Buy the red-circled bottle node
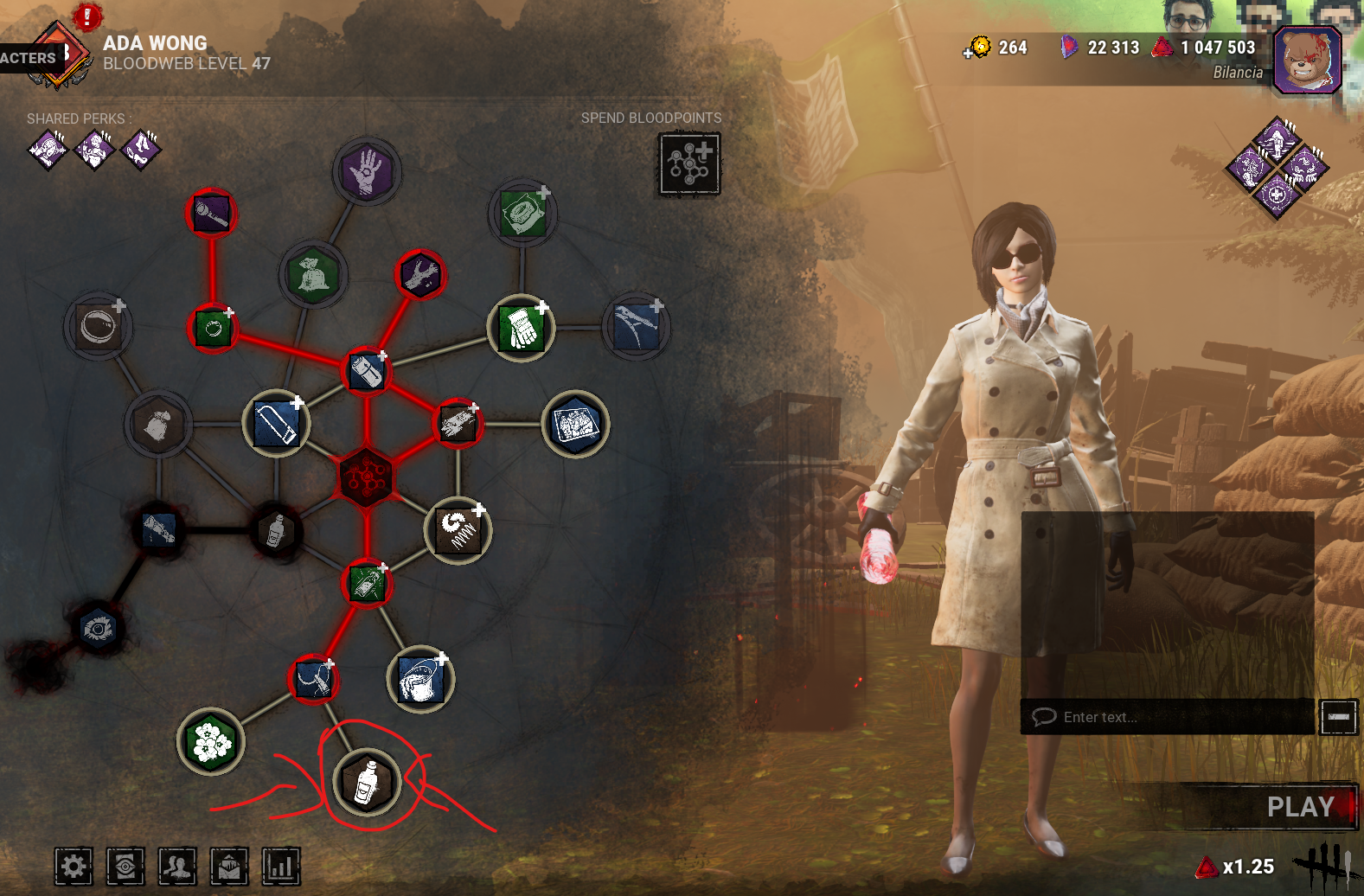 tap(367, 782)
